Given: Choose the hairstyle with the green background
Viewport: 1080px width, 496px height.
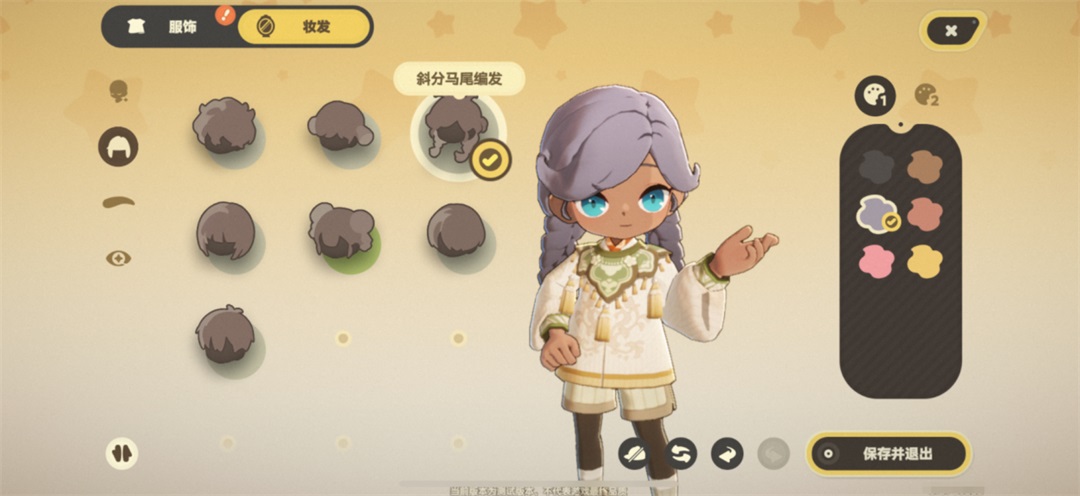Looking at the screenshot, I should point(341,230).
